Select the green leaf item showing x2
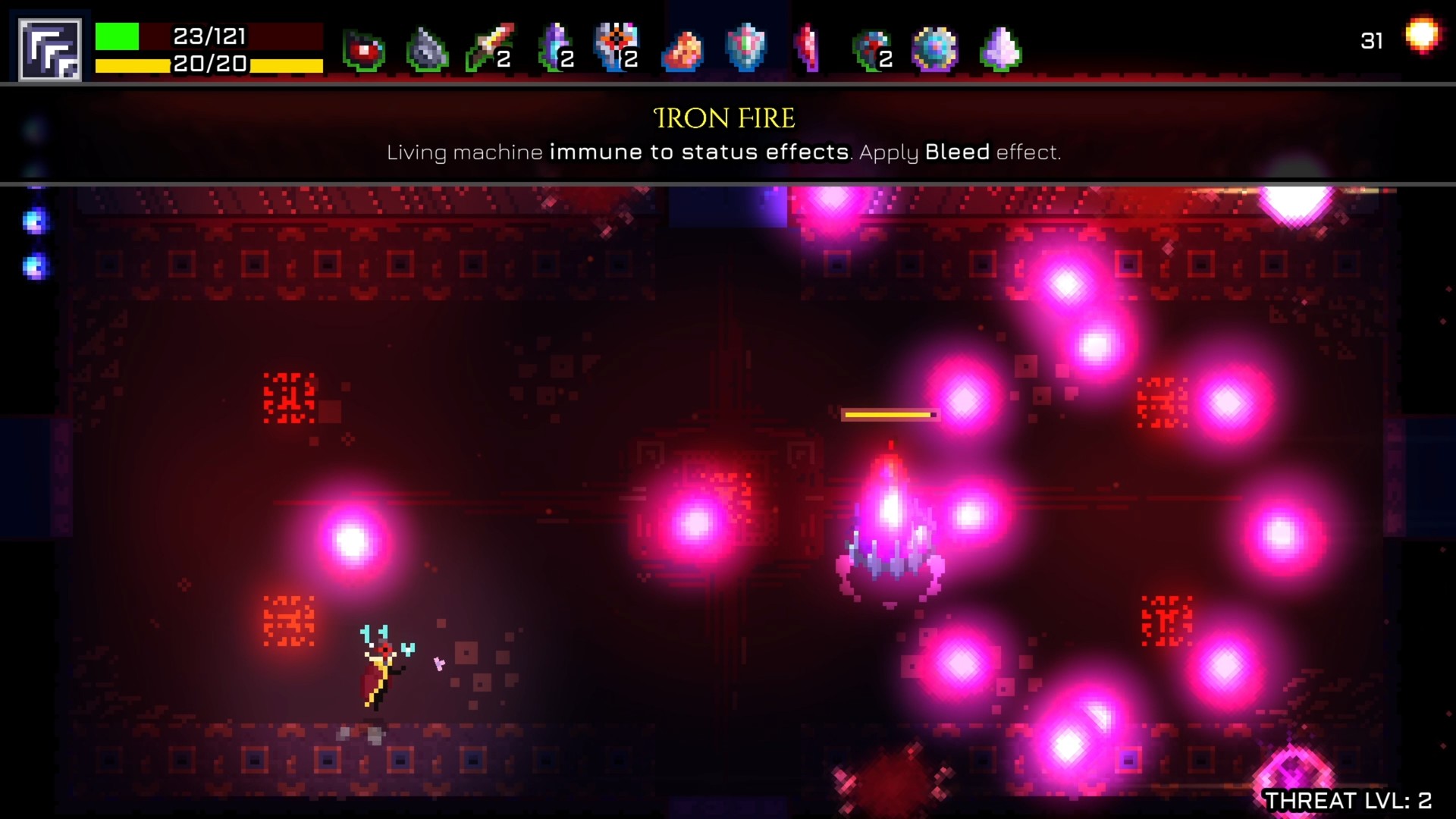Image resolution: width=1456 pixels, height=819 pixels. [x=868, y=49]
